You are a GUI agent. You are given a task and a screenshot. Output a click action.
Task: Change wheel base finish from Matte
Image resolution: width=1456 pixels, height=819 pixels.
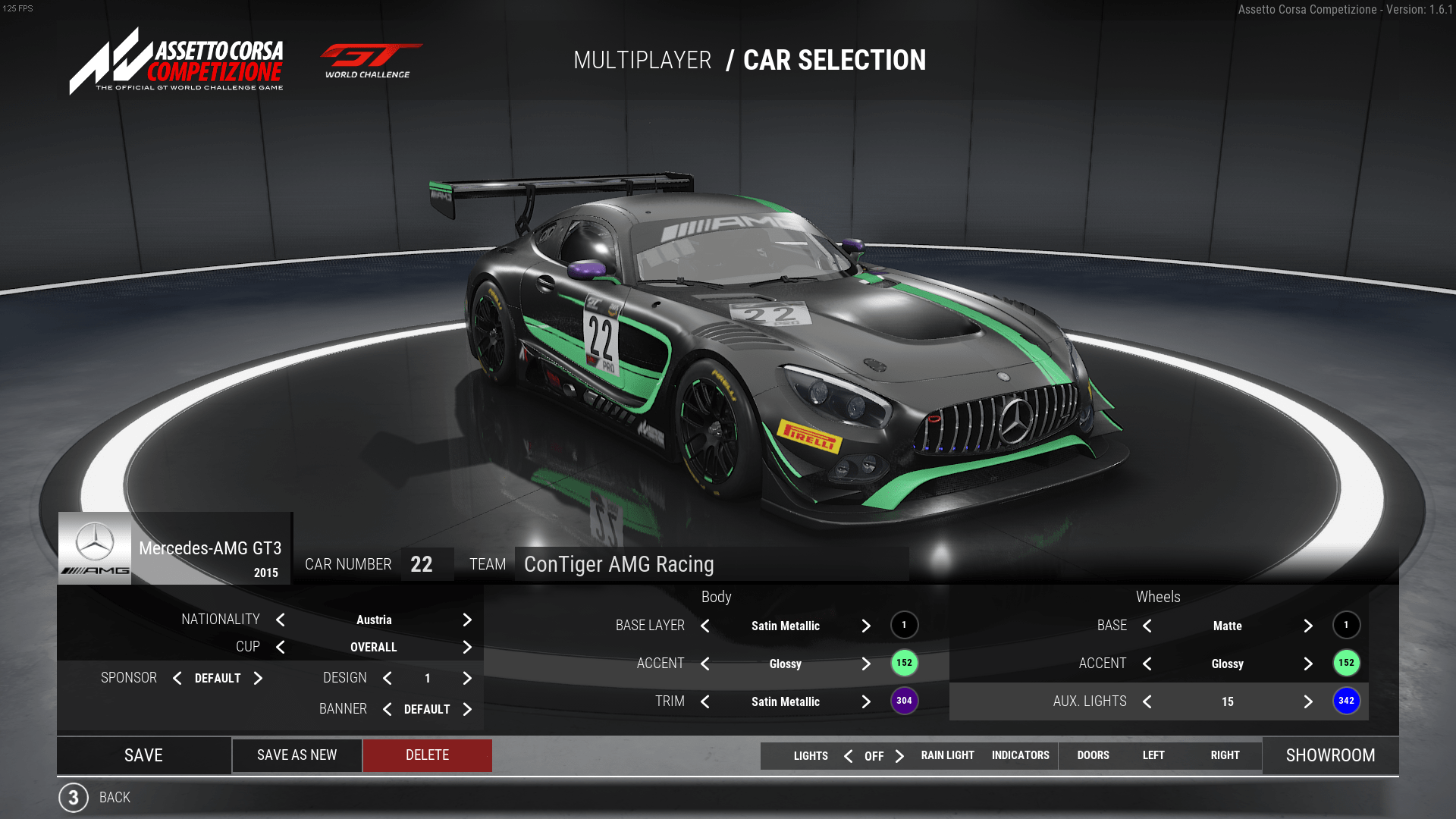coord(1308,626)
